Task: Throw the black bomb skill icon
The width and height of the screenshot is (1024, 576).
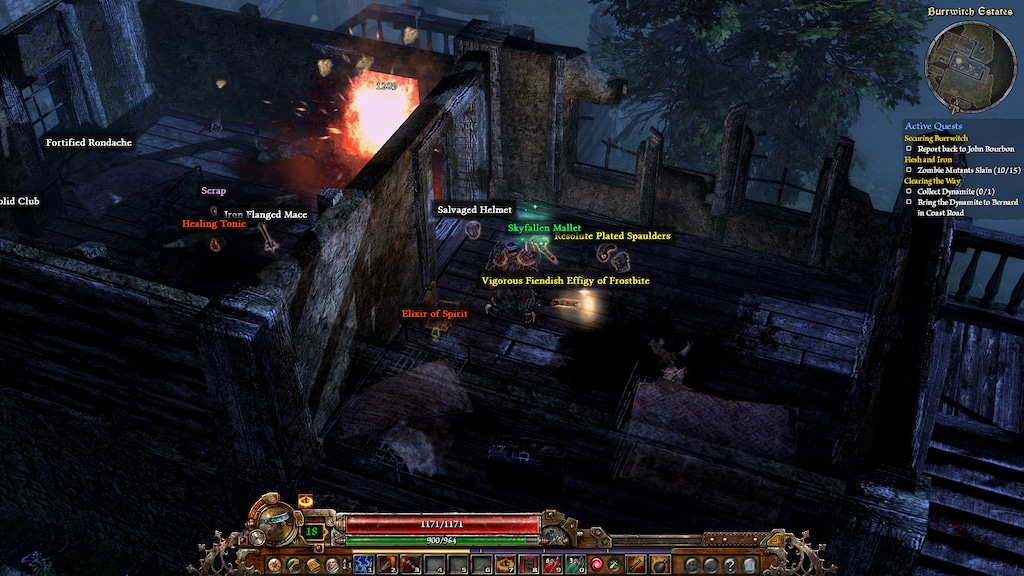Action: point(660,565)
